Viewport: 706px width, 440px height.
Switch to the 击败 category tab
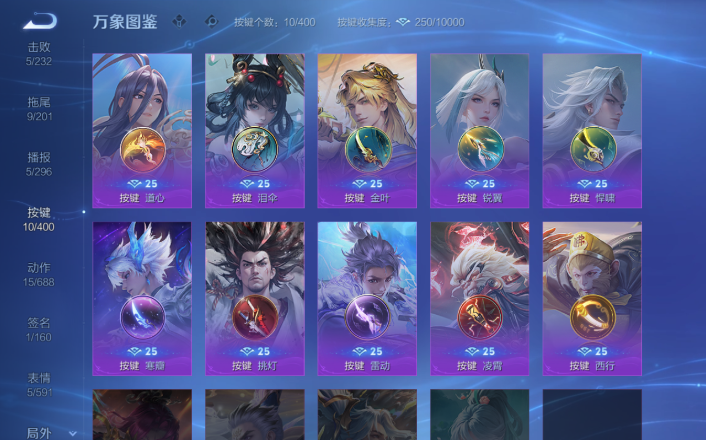pyautogui.click(x=39, y=53)
